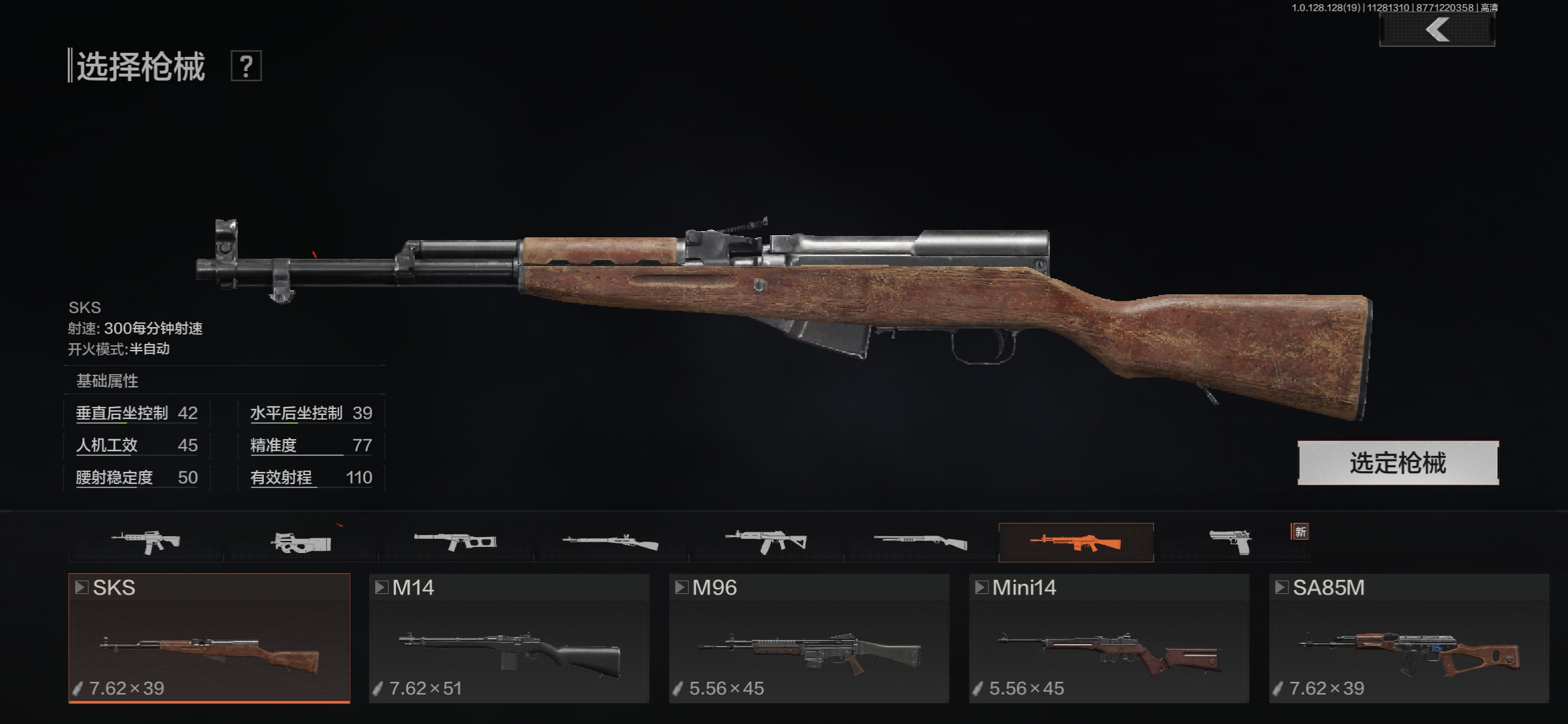1568x724 pixels.
Task: Open the AK-style folding-stock rifle category tab
Action: tap(766, 542)
